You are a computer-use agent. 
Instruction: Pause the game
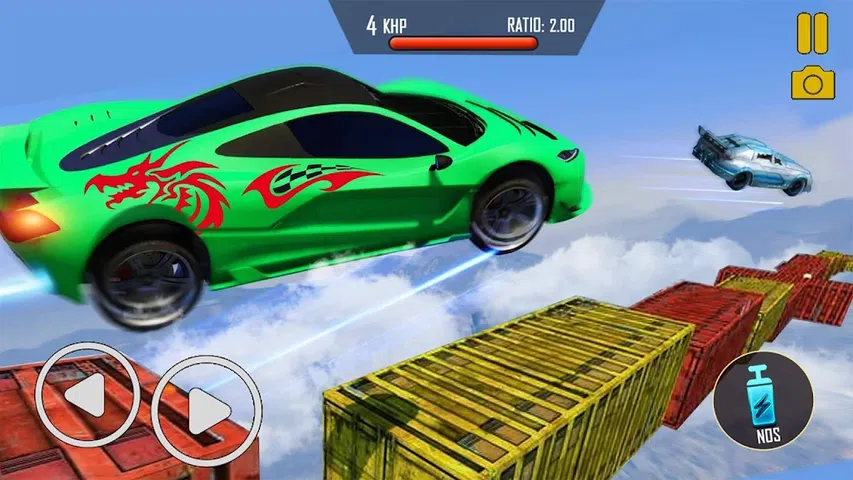(812, 32)
